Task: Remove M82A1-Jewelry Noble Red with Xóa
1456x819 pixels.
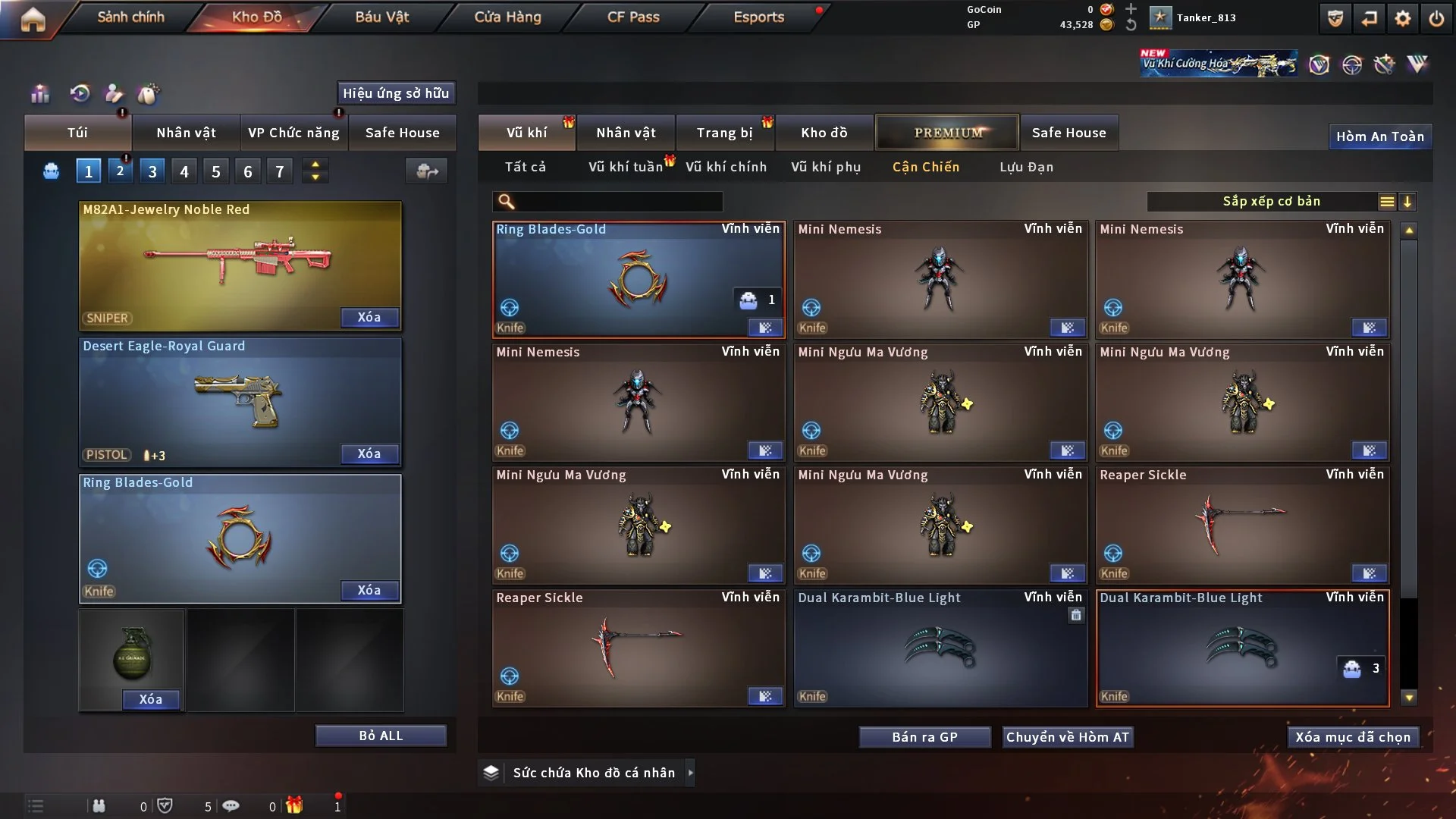Action: click(369, 317)
